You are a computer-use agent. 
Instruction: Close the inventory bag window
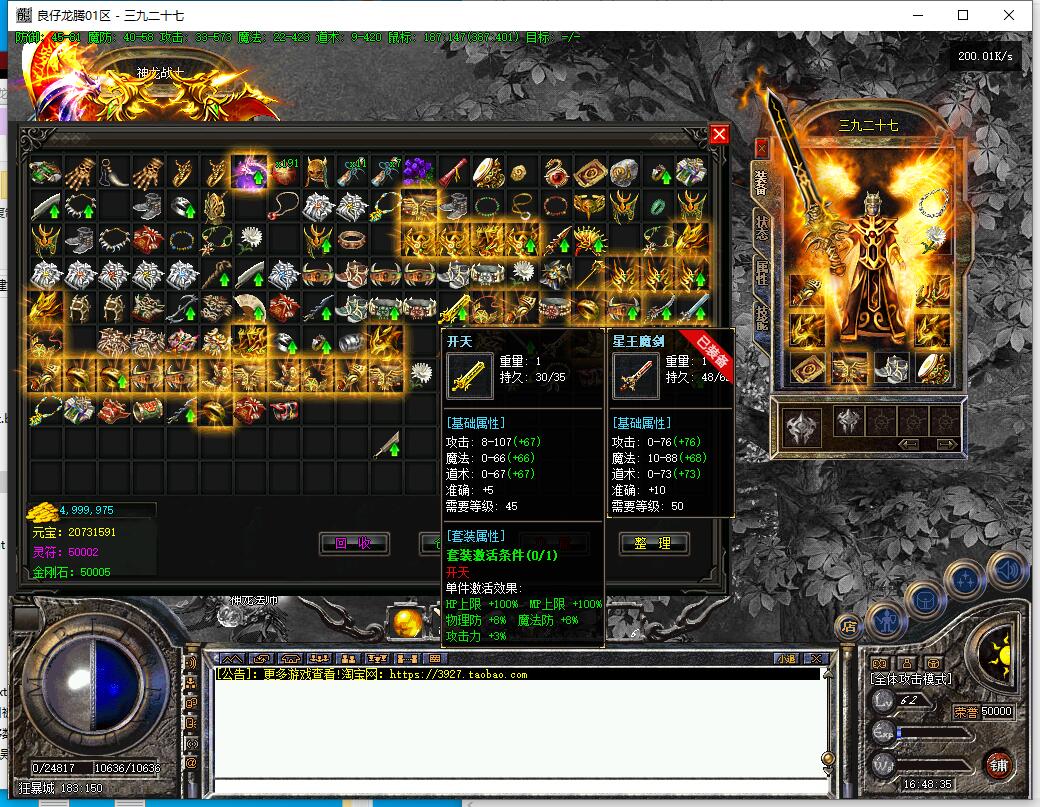(719, 134)
